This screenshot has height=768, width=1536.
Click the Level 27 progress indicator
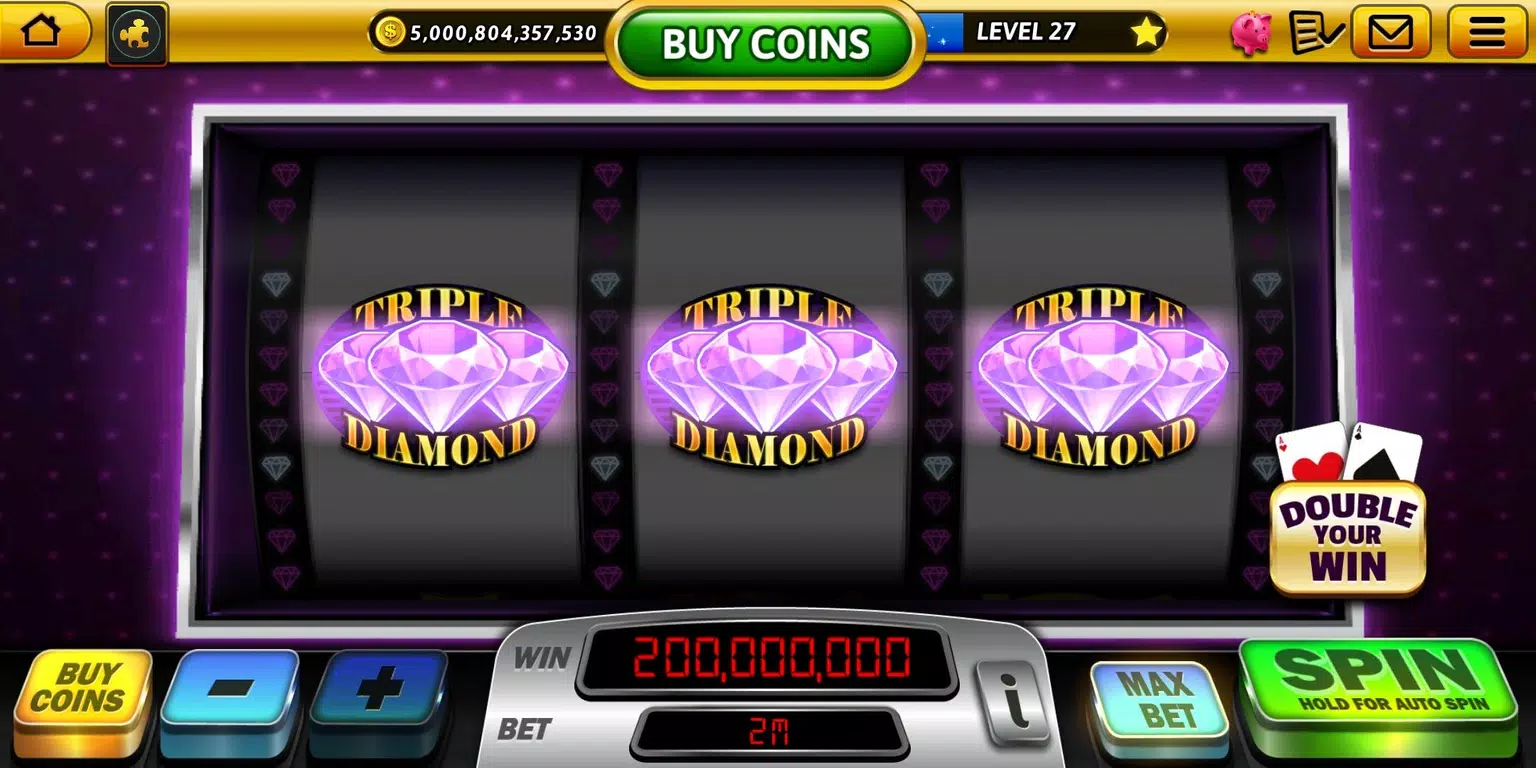tap(1027, 31)
